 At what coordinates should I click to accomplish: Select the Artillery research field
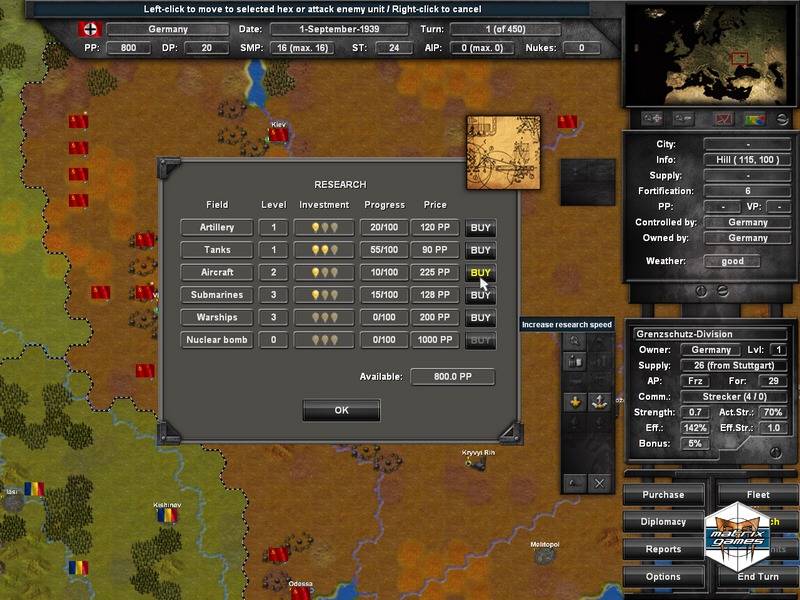coord(217,228)
